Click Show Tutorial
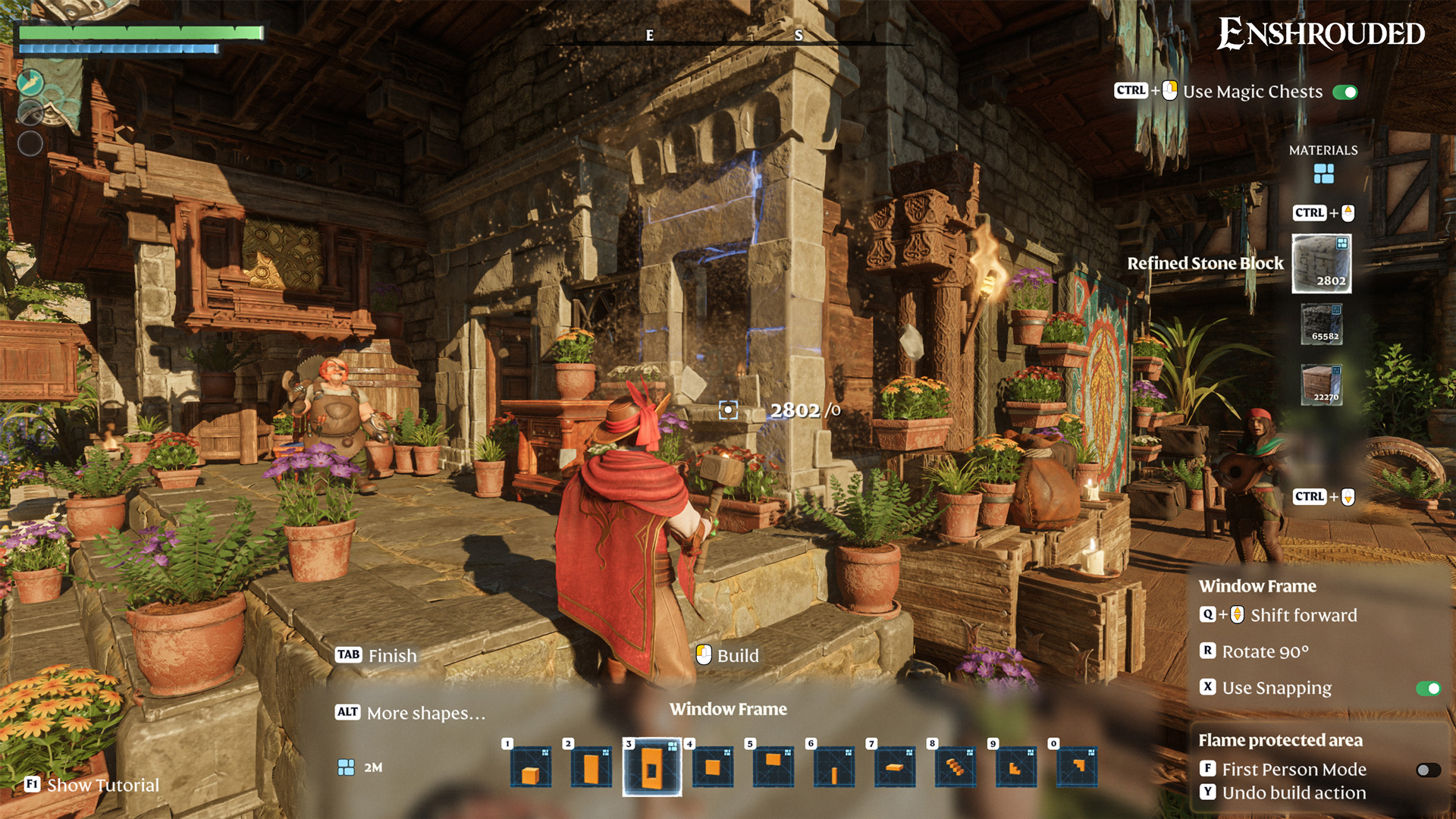The width and height of the screenshot is (1456, 819). (102, 786)
